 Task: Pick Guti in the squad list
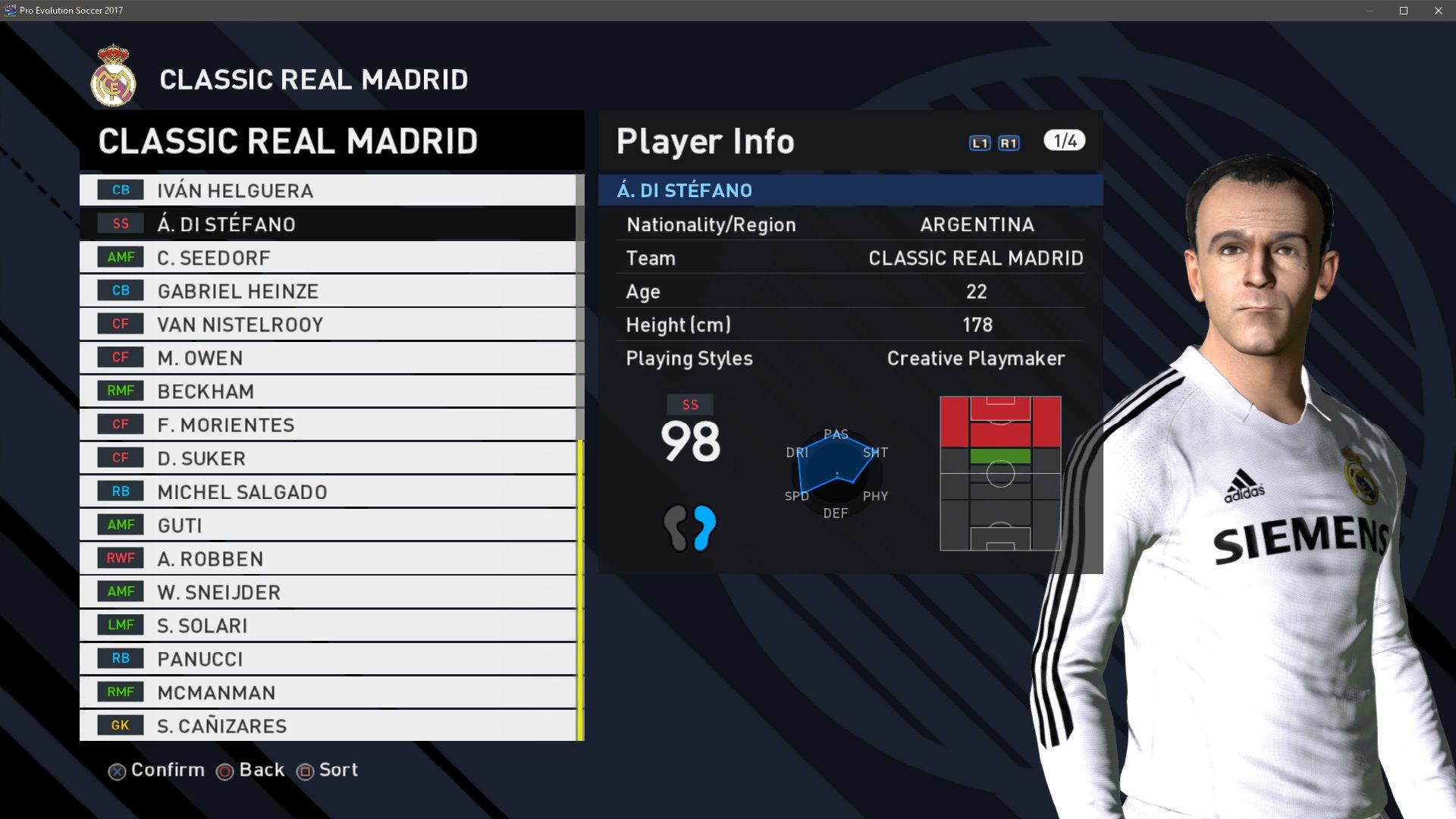328,525
